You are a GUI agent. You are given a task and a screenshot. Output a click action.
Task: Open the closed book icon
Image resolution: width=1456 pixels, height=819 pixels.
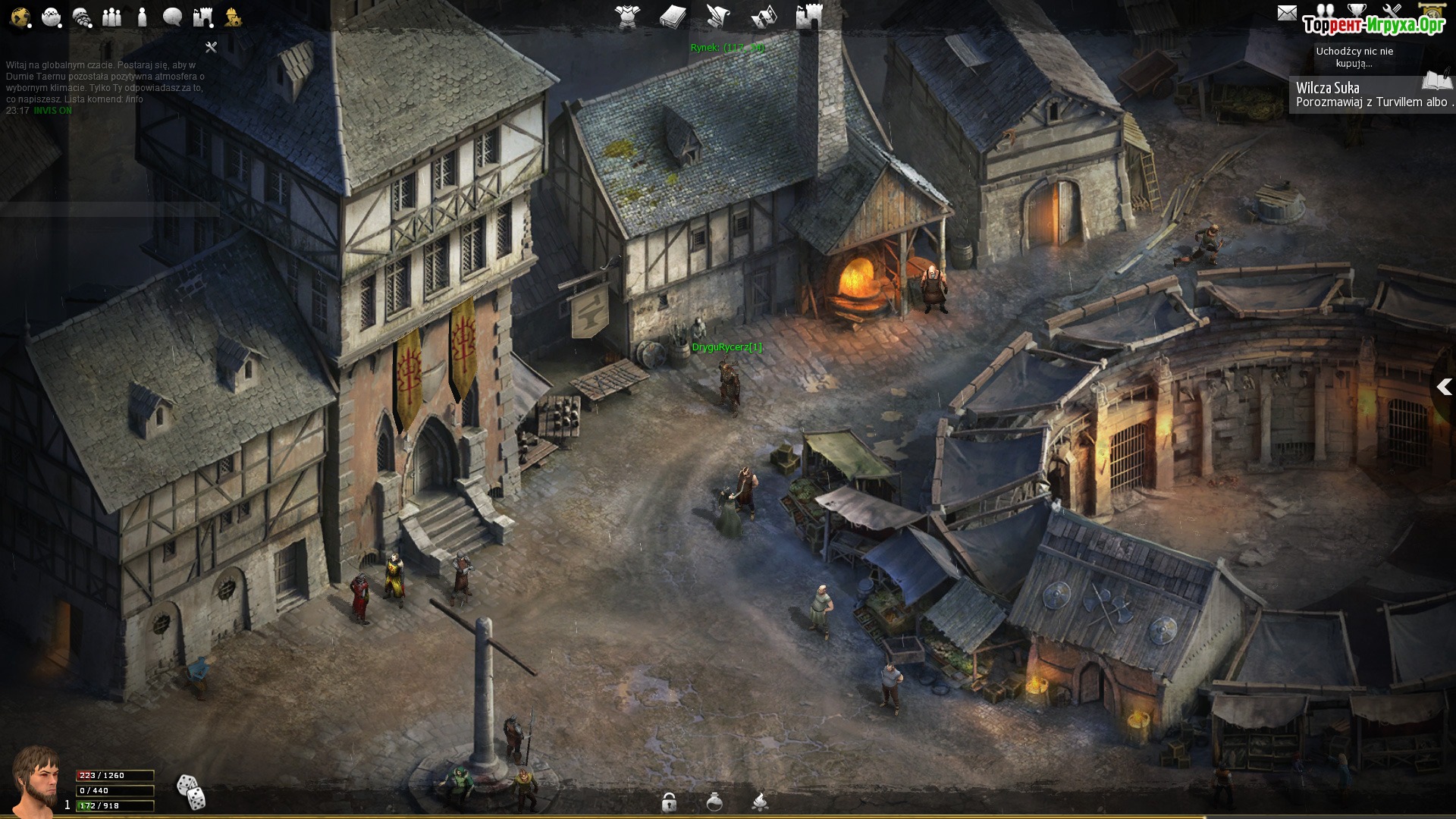pos(673,17)
